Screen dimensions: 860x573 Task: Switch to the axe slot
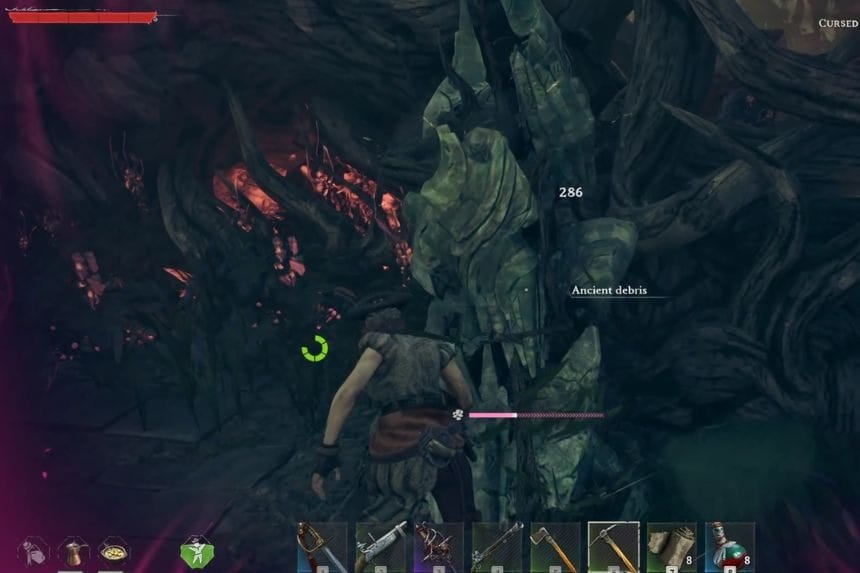coord(555,546)
